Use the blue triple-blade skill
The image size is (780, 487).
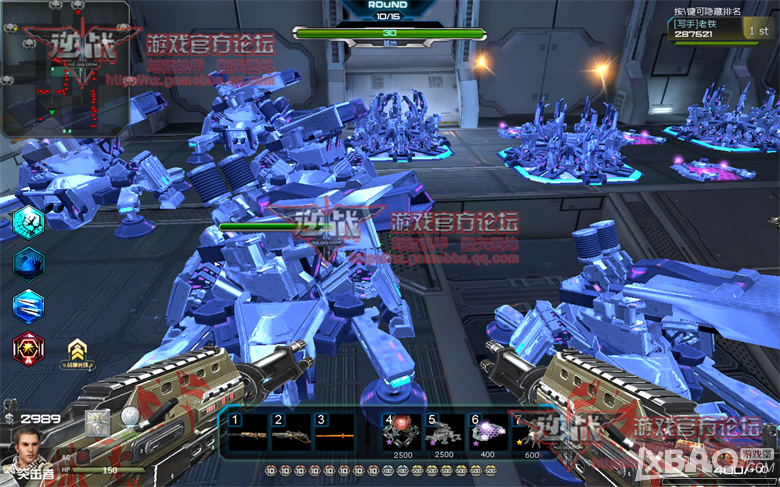(x=27, y=305)
